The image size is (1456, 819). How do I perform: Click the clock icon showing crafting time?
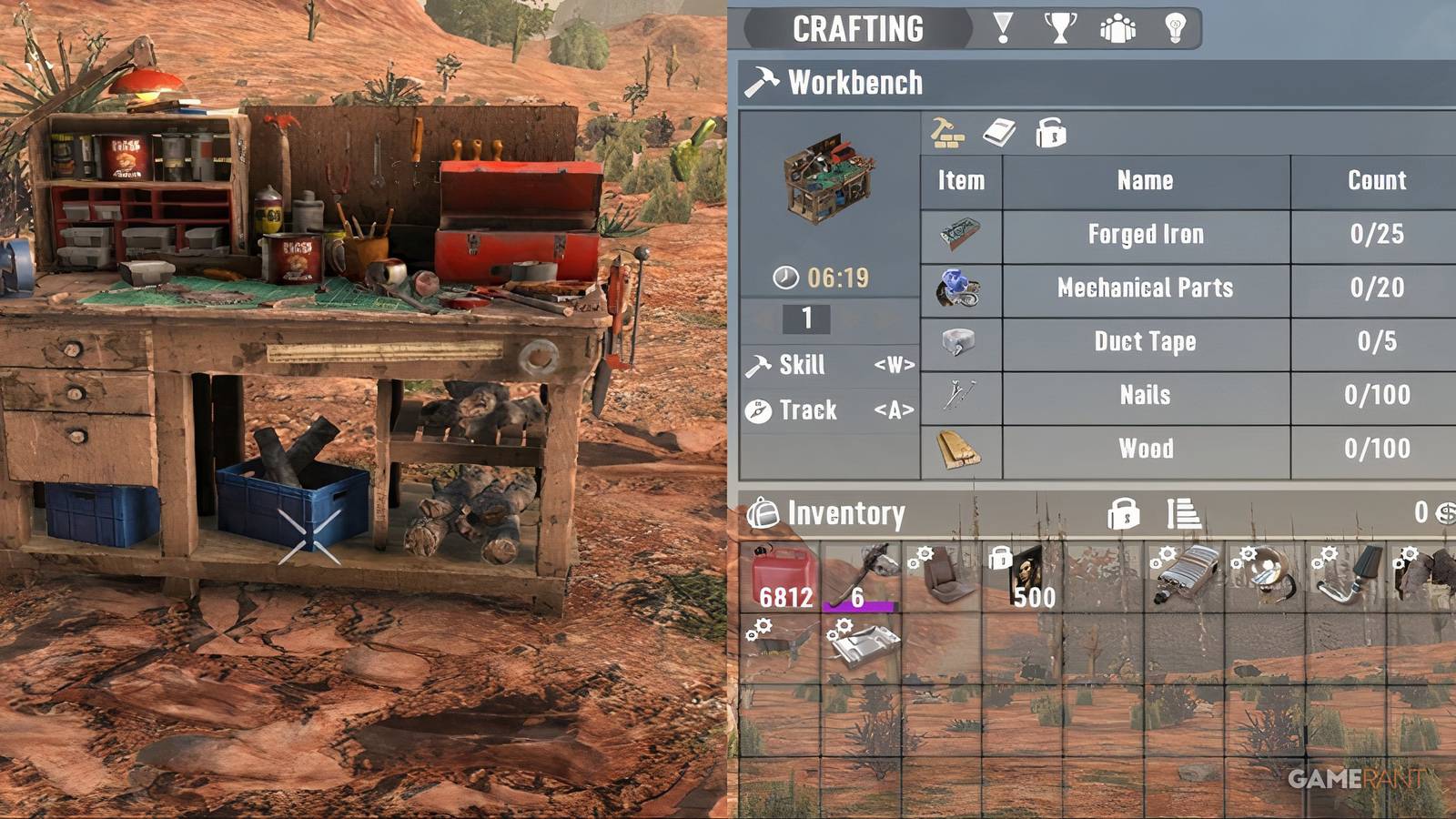coord(785,275)
